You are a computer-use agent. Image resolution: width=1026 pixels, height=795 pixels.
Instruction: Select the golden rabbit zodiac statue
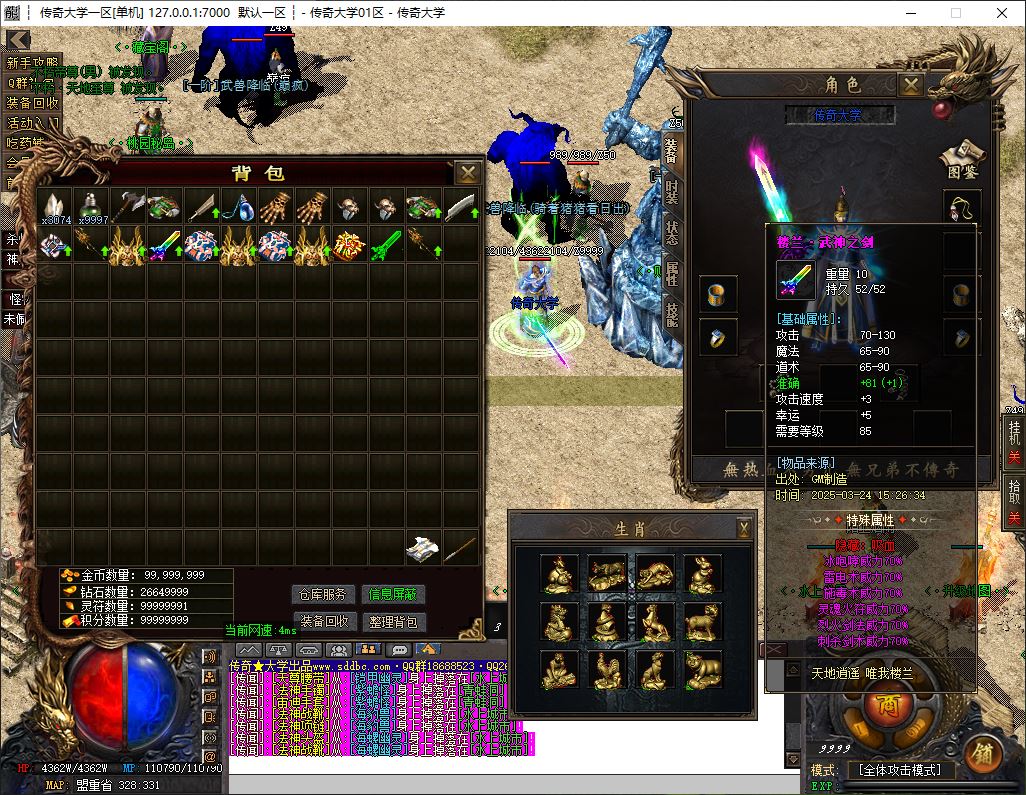pyautogui.click(x=703, y=573)
